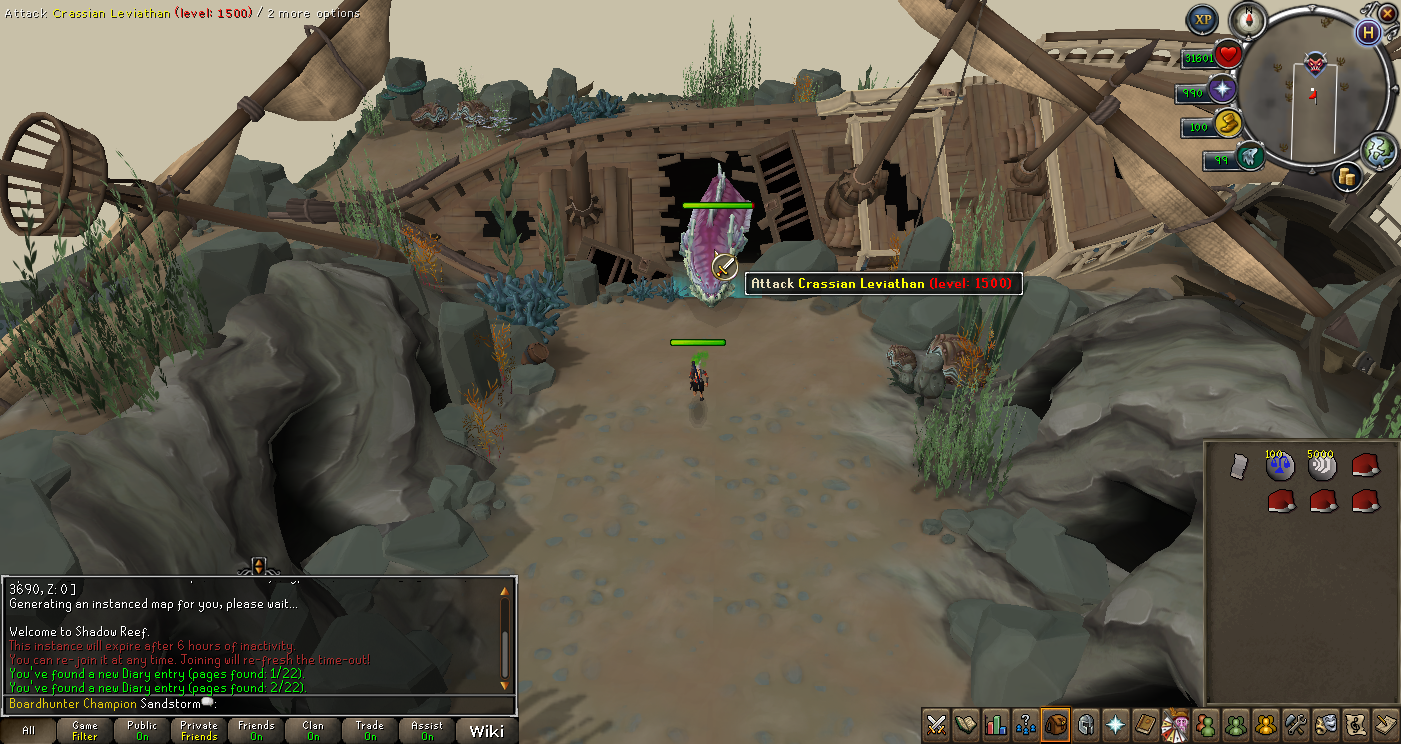Activate the quick-prayers orb

pyautogui.click(x=1221, y=90)
